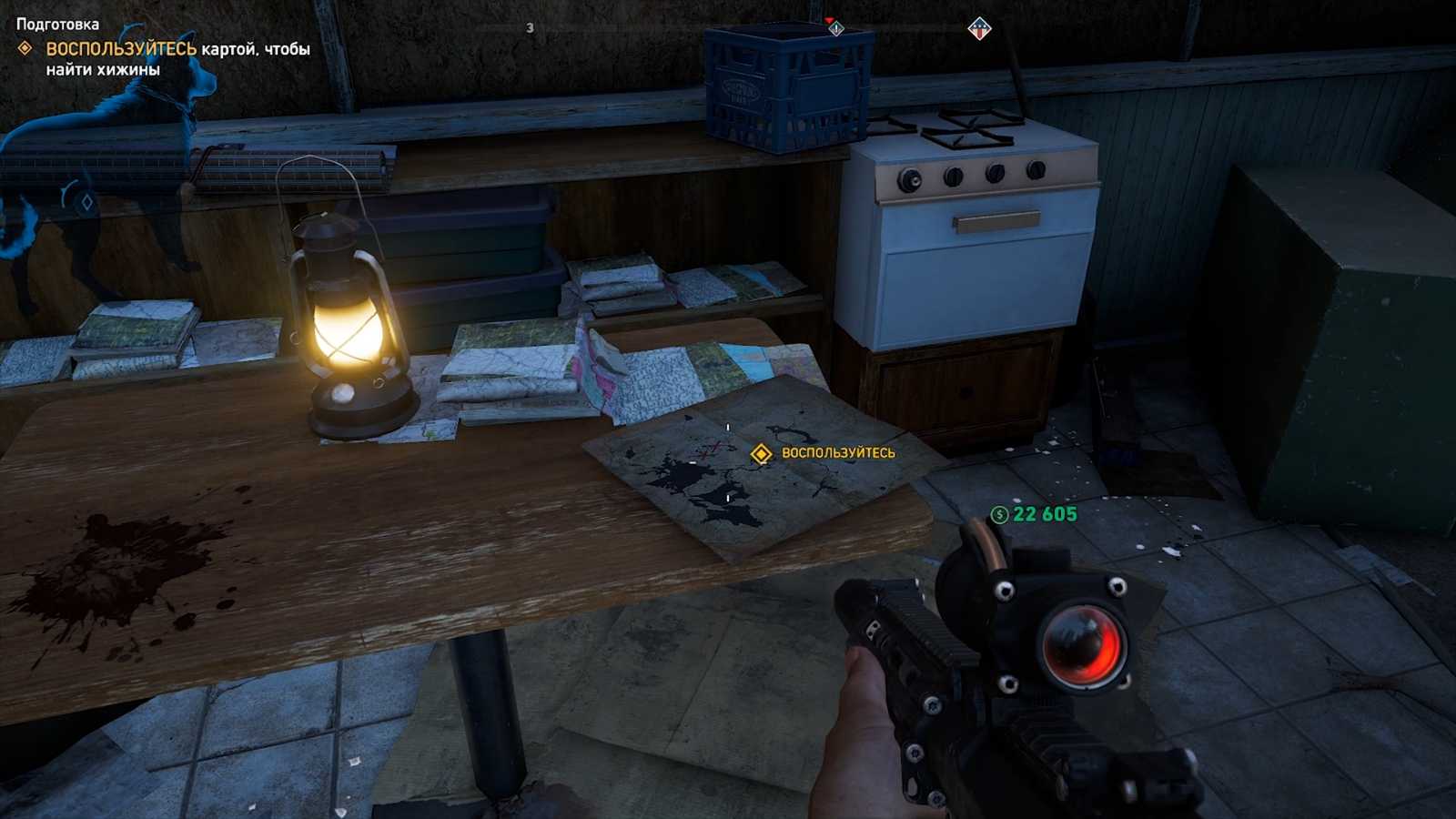This screenshot has height=819, width=1456.
Task: Click the orange diamond objective icon beside the quest text
Action: pyautogui.click(x=25, y=48)
